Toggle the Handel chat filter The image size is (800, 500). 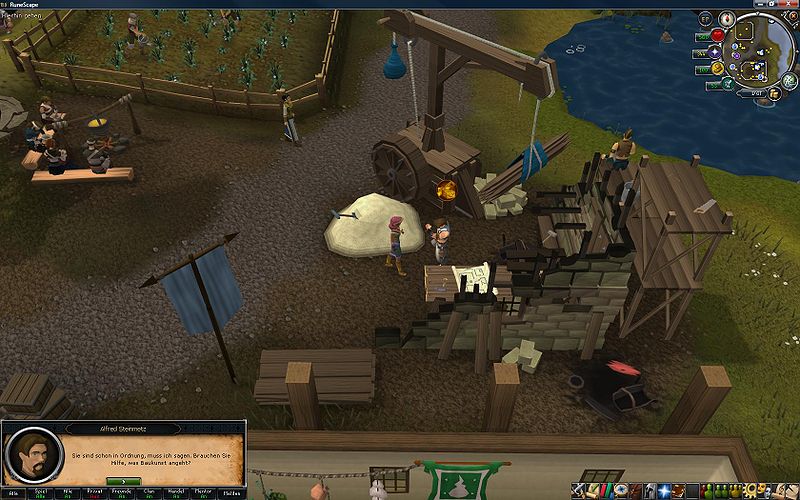pyautogui.click(x=177, y=493)
